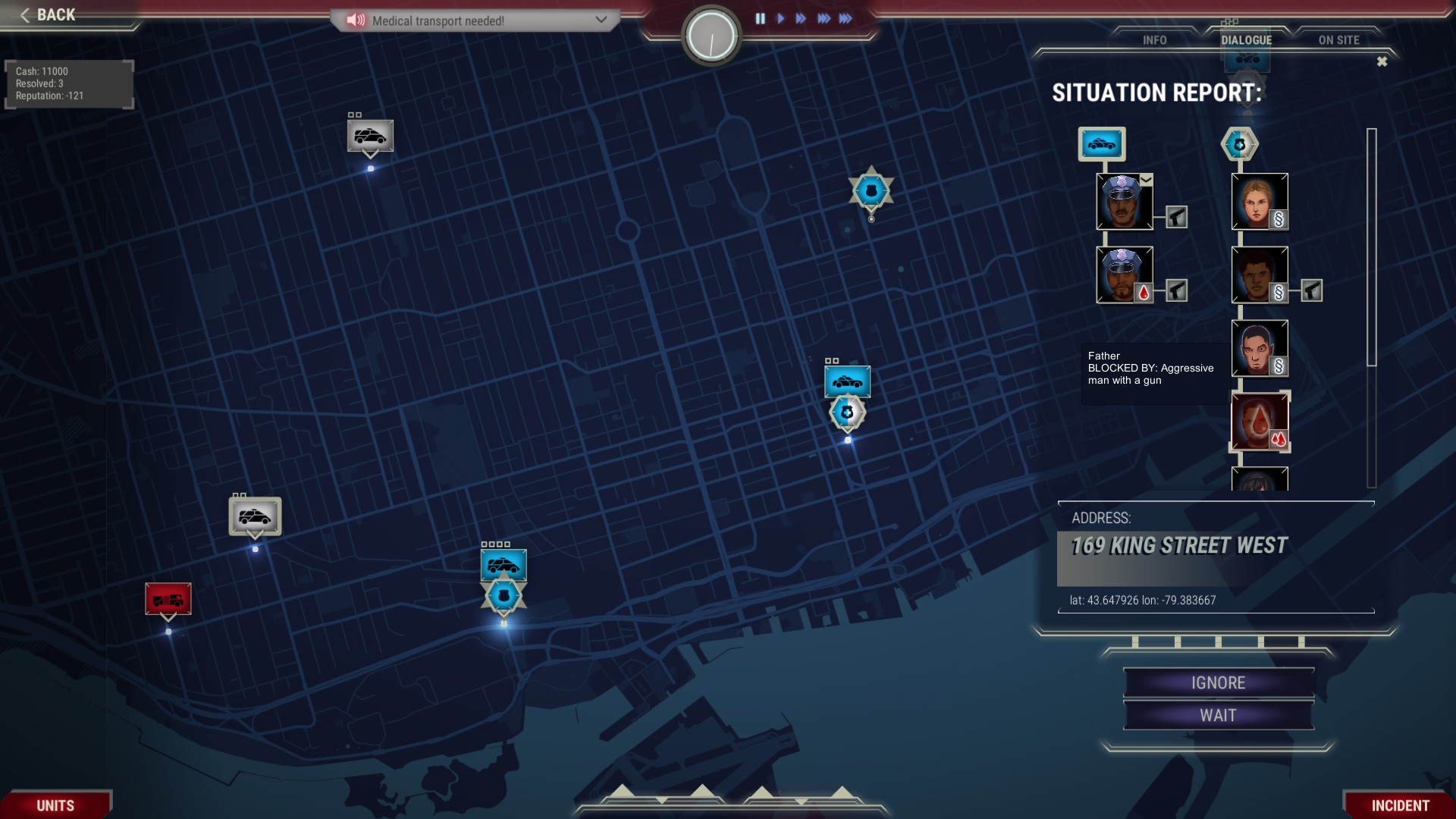Click the police badge icon atop the civilian column
The image size is (1456, 819).
coord(1241,143)
